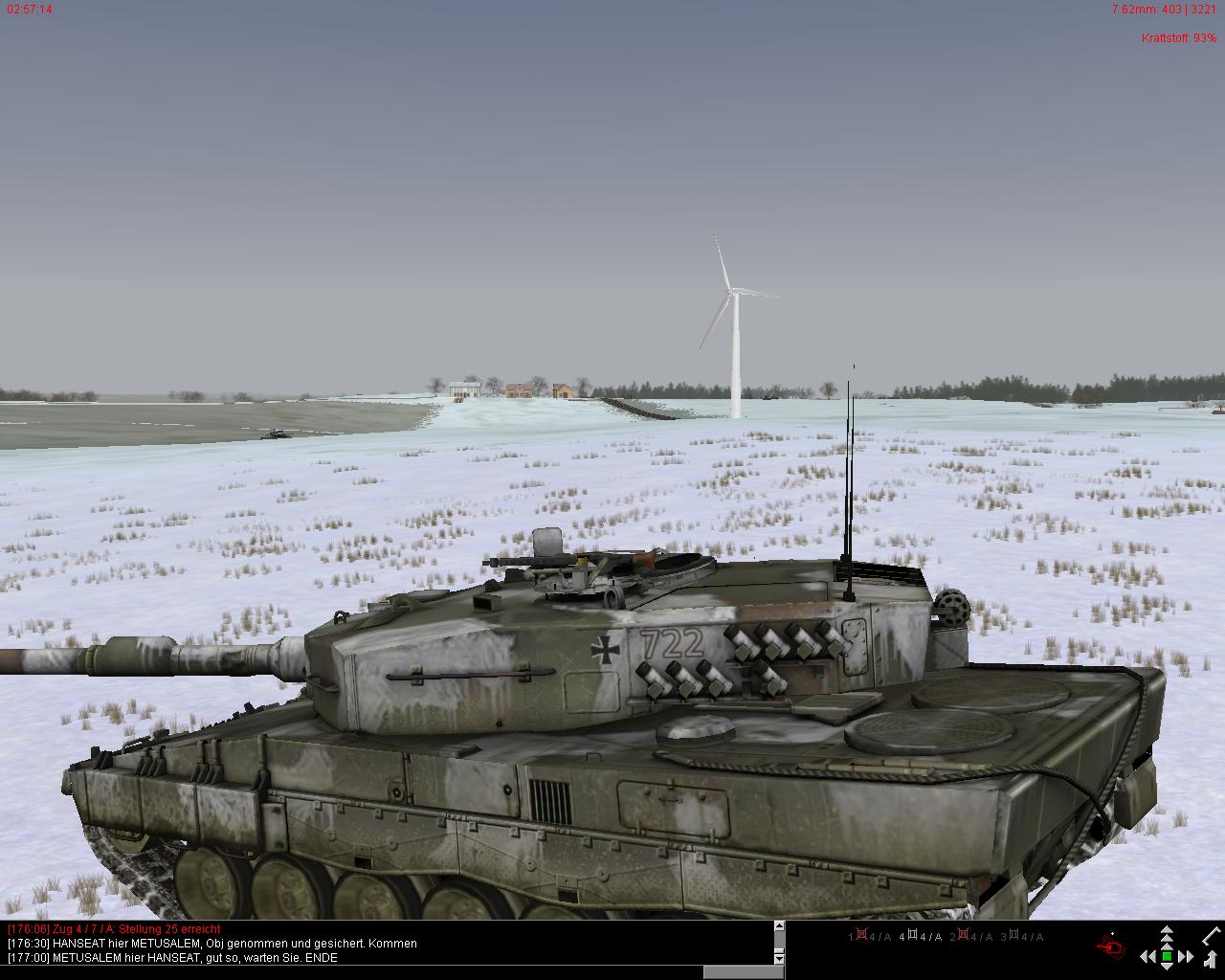1225x980 pixels.
Task: Click the red tank orientation indicator
Action: coord(1111,947)
